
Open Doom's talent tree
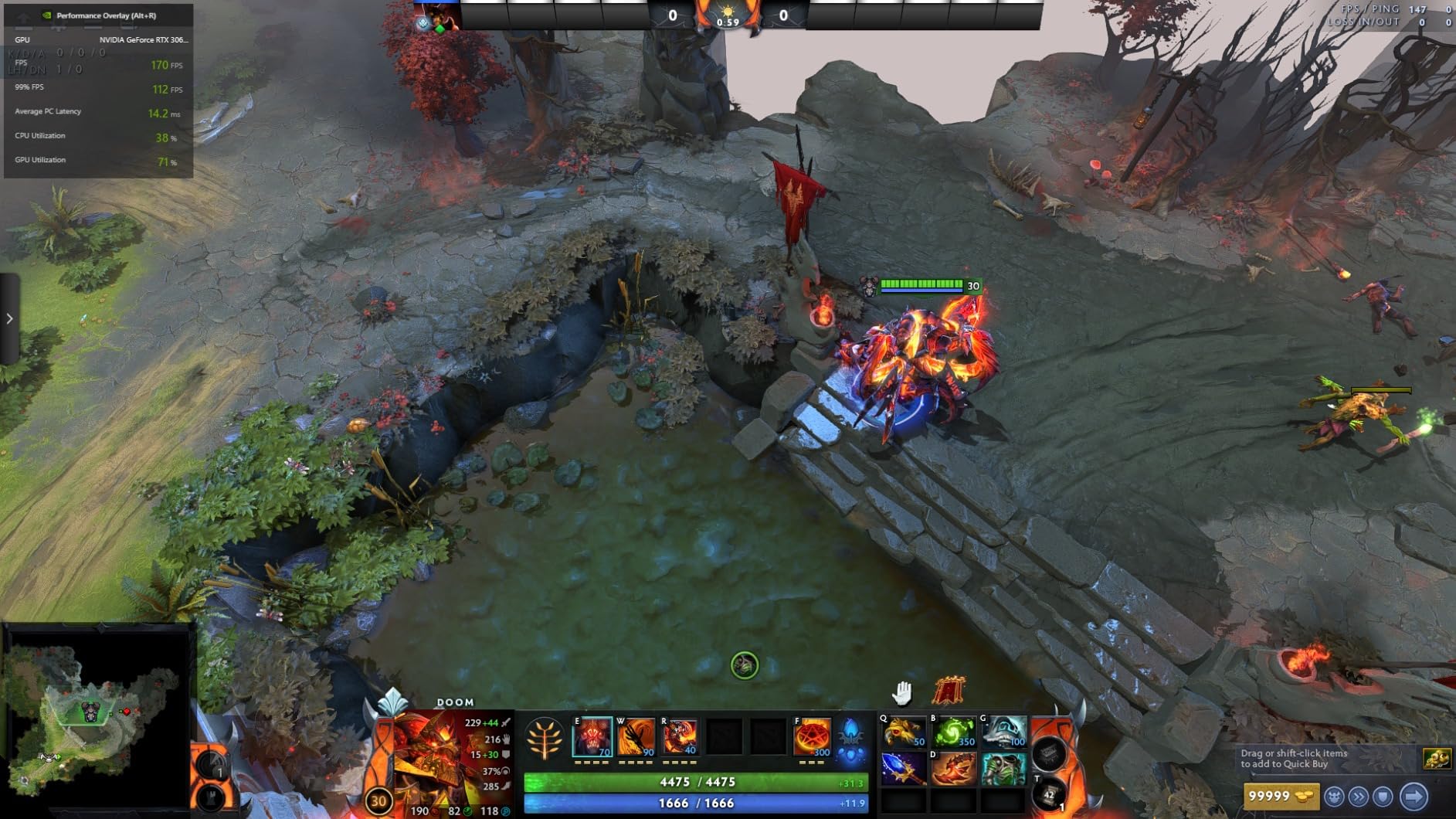[545, 739]
